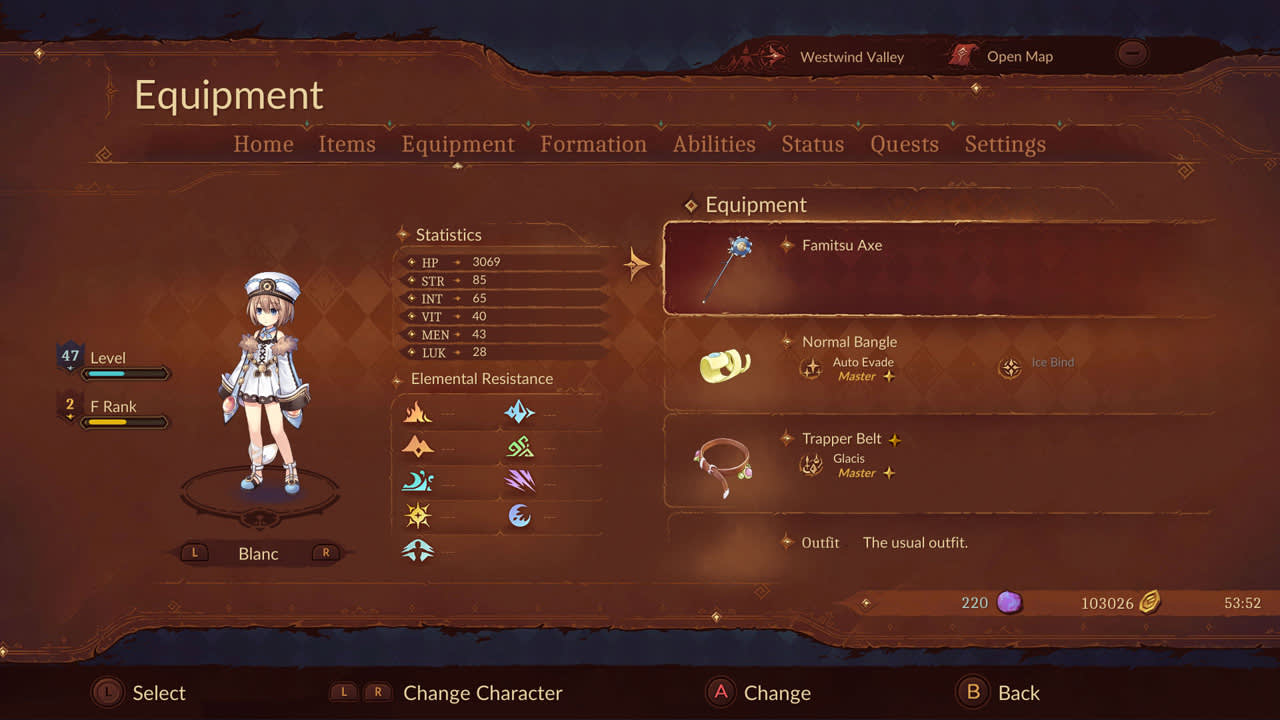Click the R arrow to change character

click(325, 552)
